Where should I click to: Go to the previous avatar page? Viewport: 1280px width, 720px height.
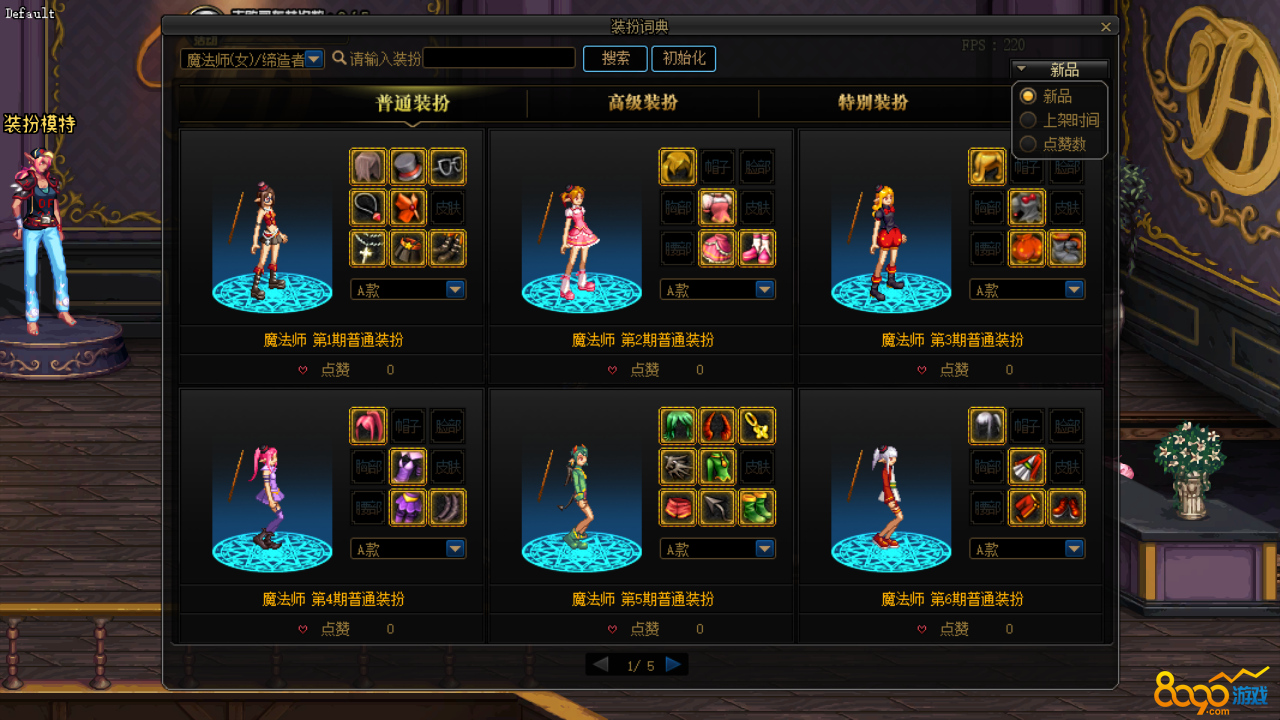600,665
